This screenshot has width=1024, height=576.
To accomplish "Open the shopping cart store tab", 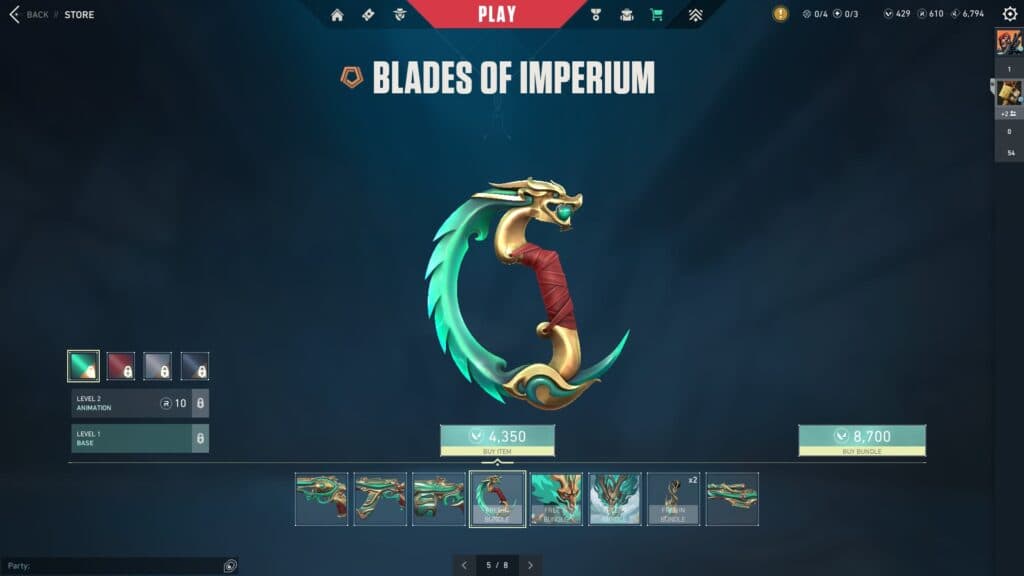I will point(656,15).
